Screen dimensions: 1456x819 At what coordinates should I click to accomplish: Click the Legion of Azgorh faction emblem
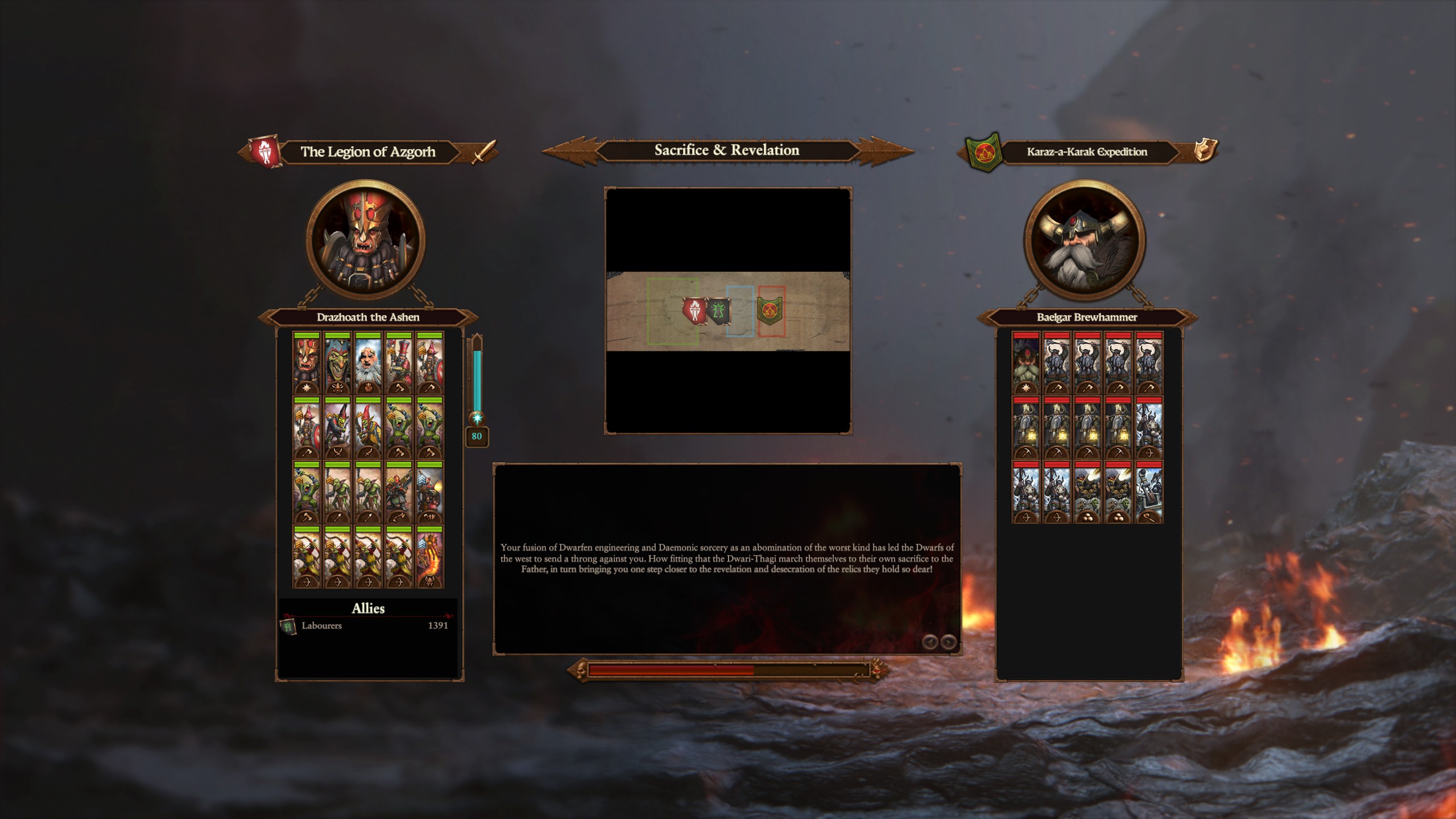[x=264, y=152]
